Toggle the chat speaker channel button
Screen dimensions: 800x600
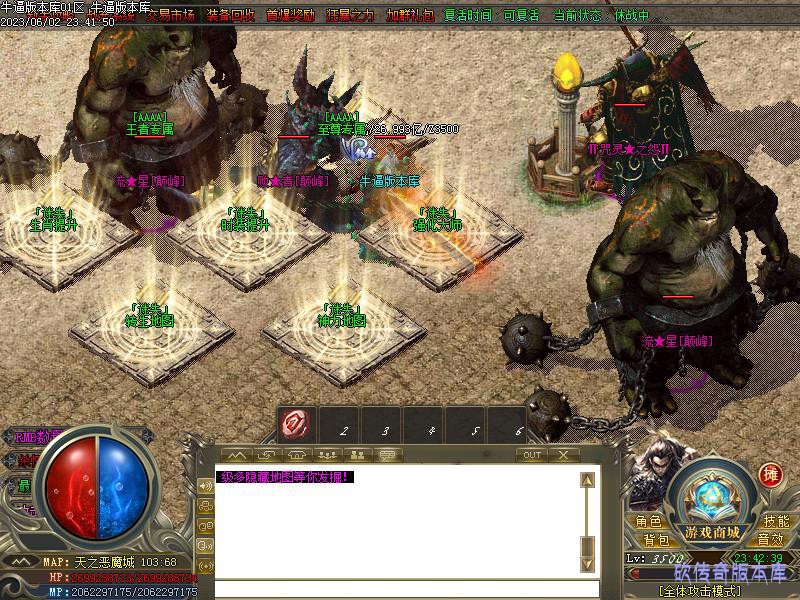[x=206, y=484]
